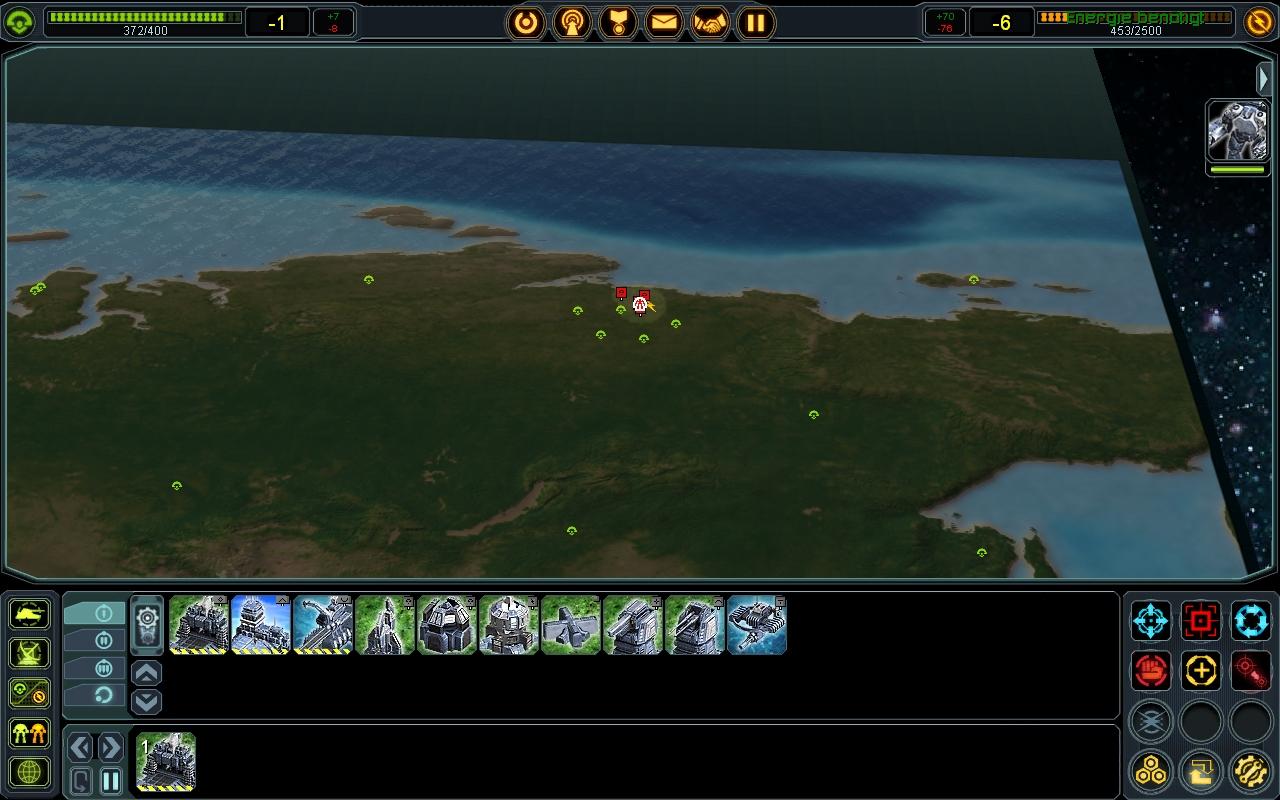
Task: Open the envelope chat messages button
Action: (664, 22)
